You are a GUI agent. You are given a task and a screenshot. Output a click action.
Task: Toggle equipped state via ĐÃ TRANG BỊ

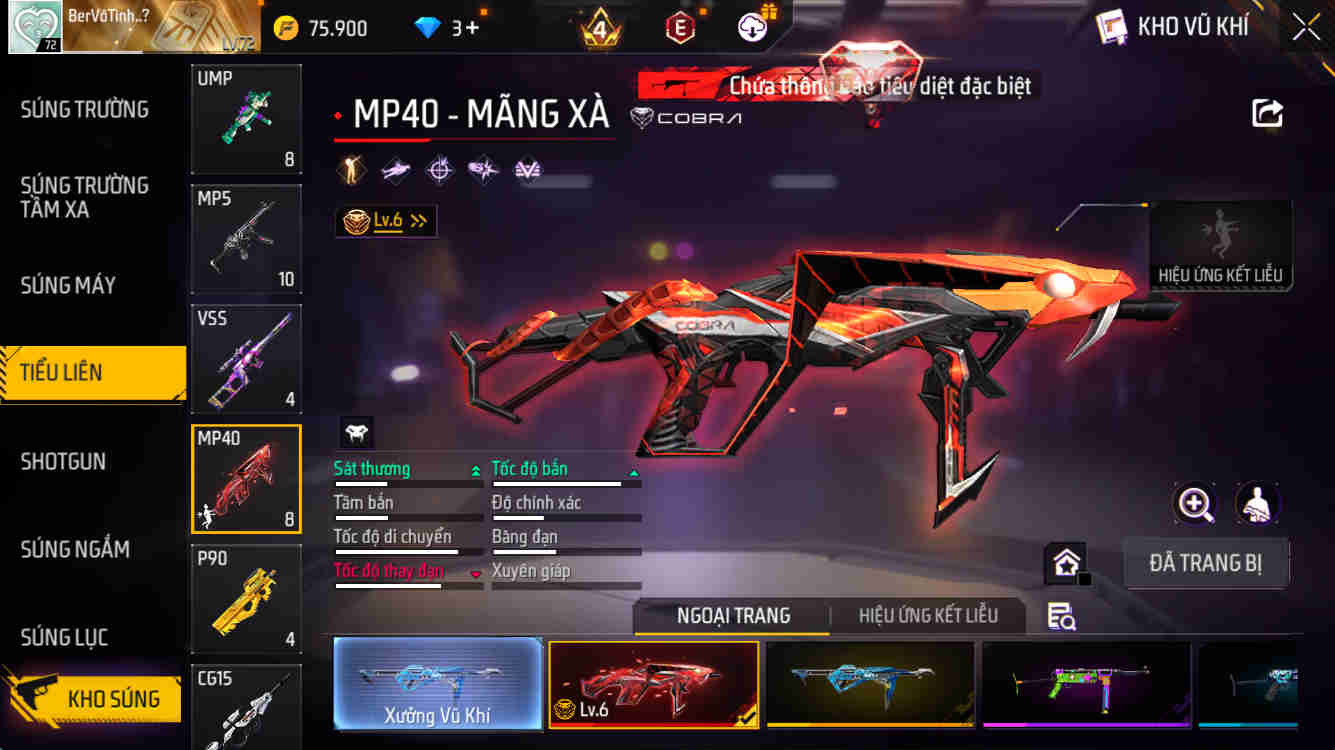pyautogui.click(x=1206, y=563)
